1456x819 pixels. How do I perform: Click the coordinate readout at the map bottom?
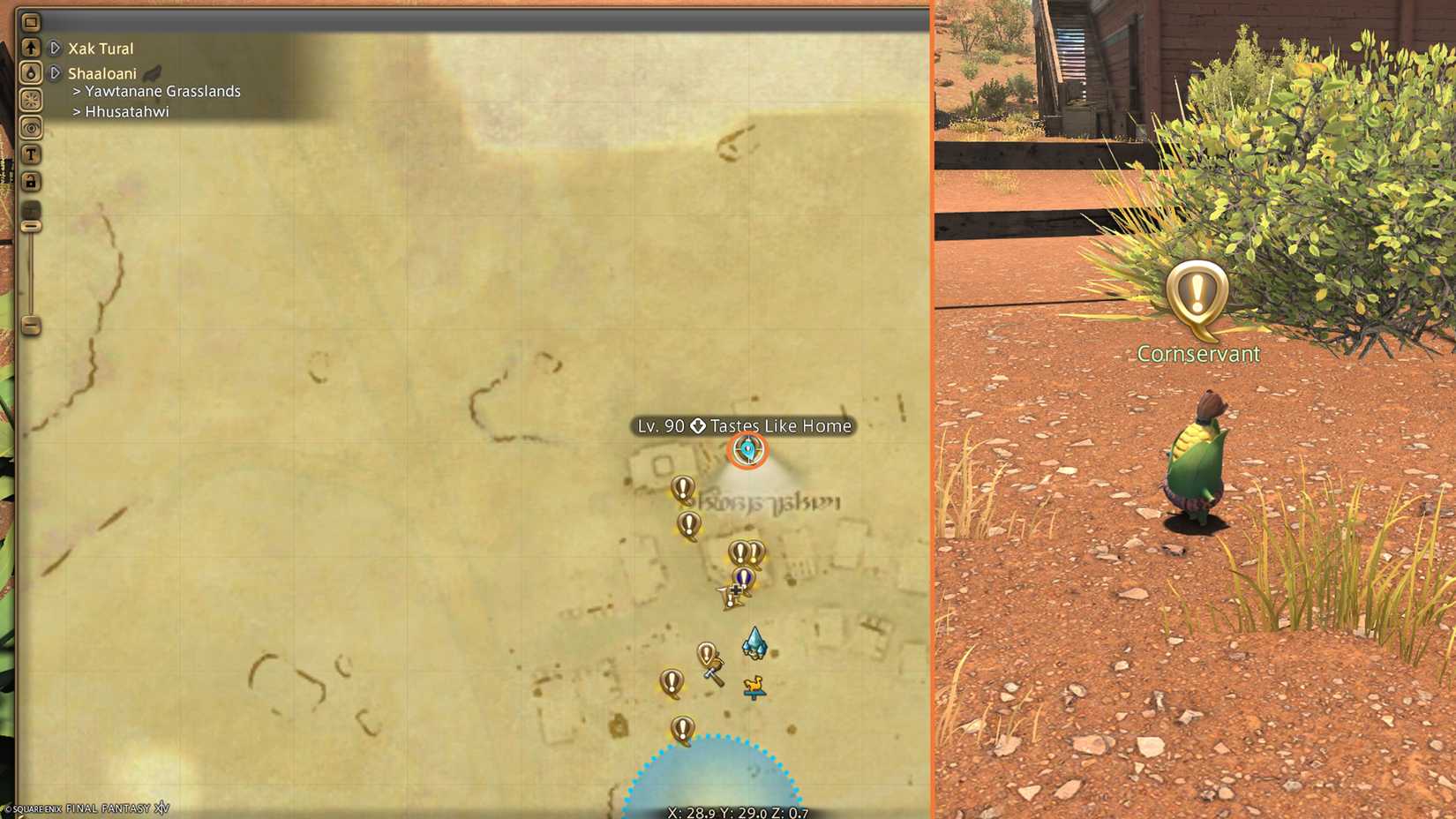click(738, 814)
